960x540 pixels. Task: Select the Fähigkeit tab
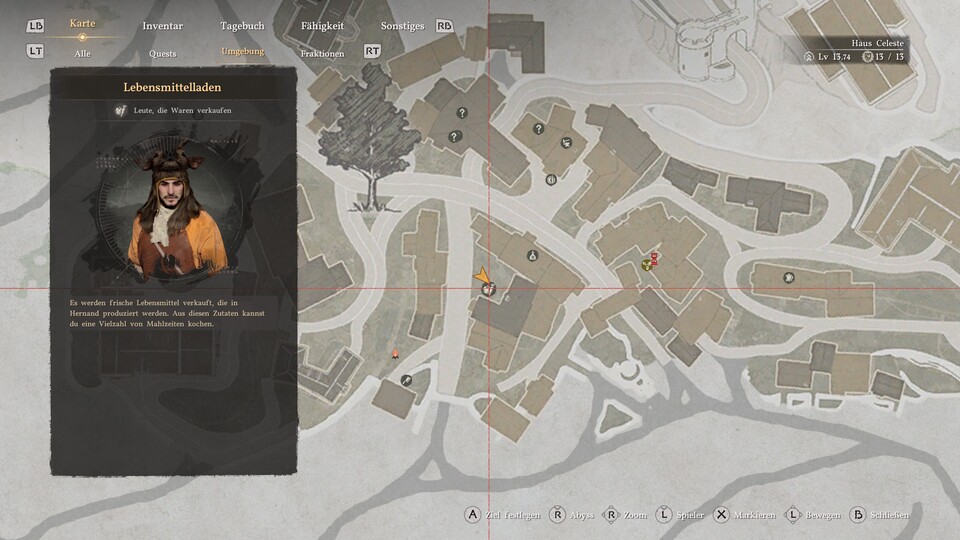click(x=323, y=26)
